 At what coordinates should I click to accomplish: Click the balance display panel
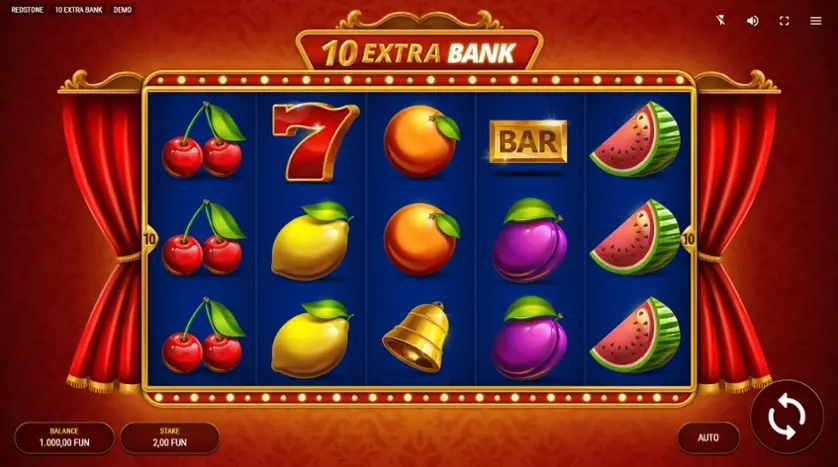(64, 437)
